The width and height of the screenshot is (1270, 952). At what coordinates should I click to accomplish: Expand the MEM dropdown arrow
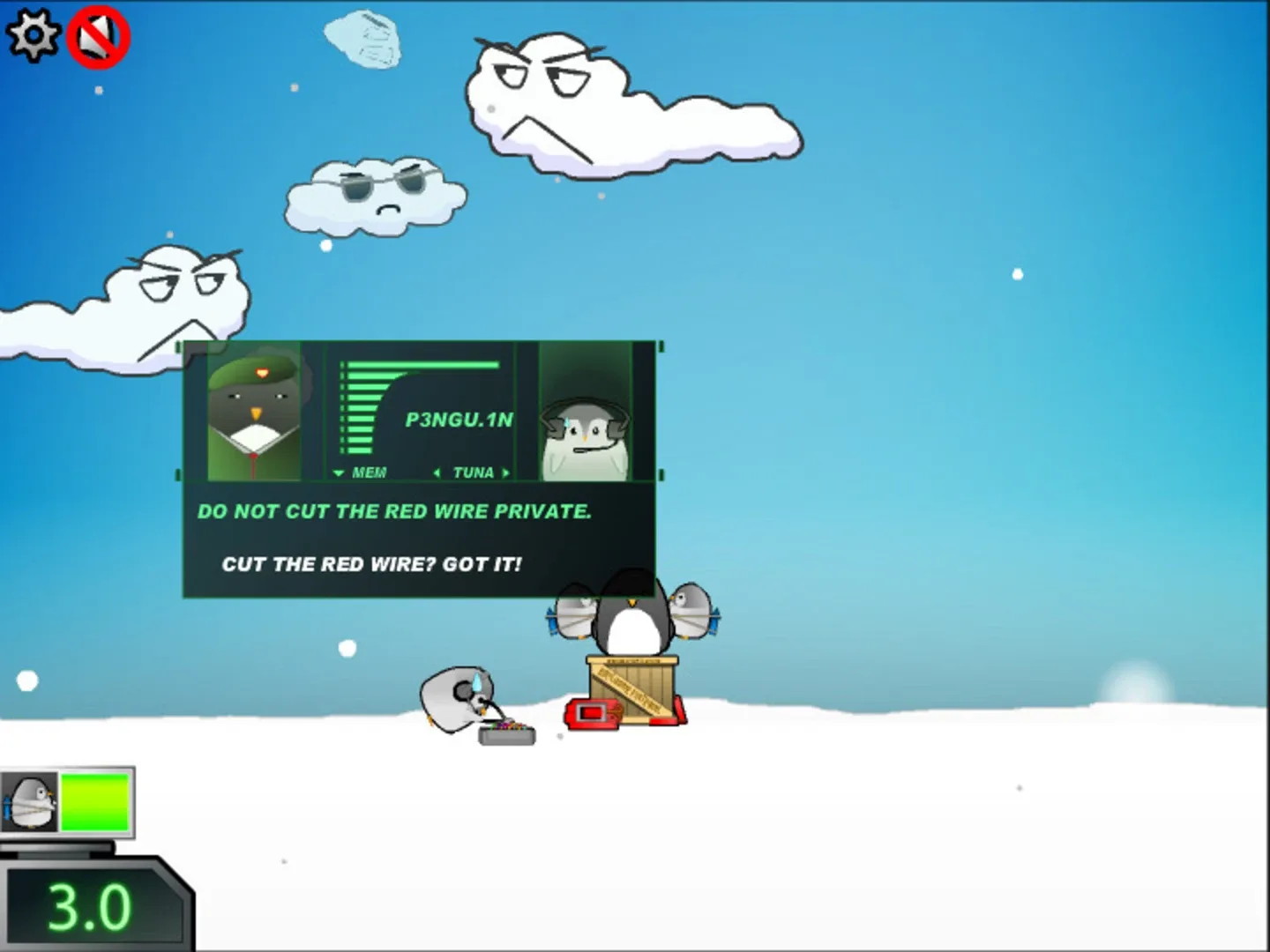(x=338, y=472)
